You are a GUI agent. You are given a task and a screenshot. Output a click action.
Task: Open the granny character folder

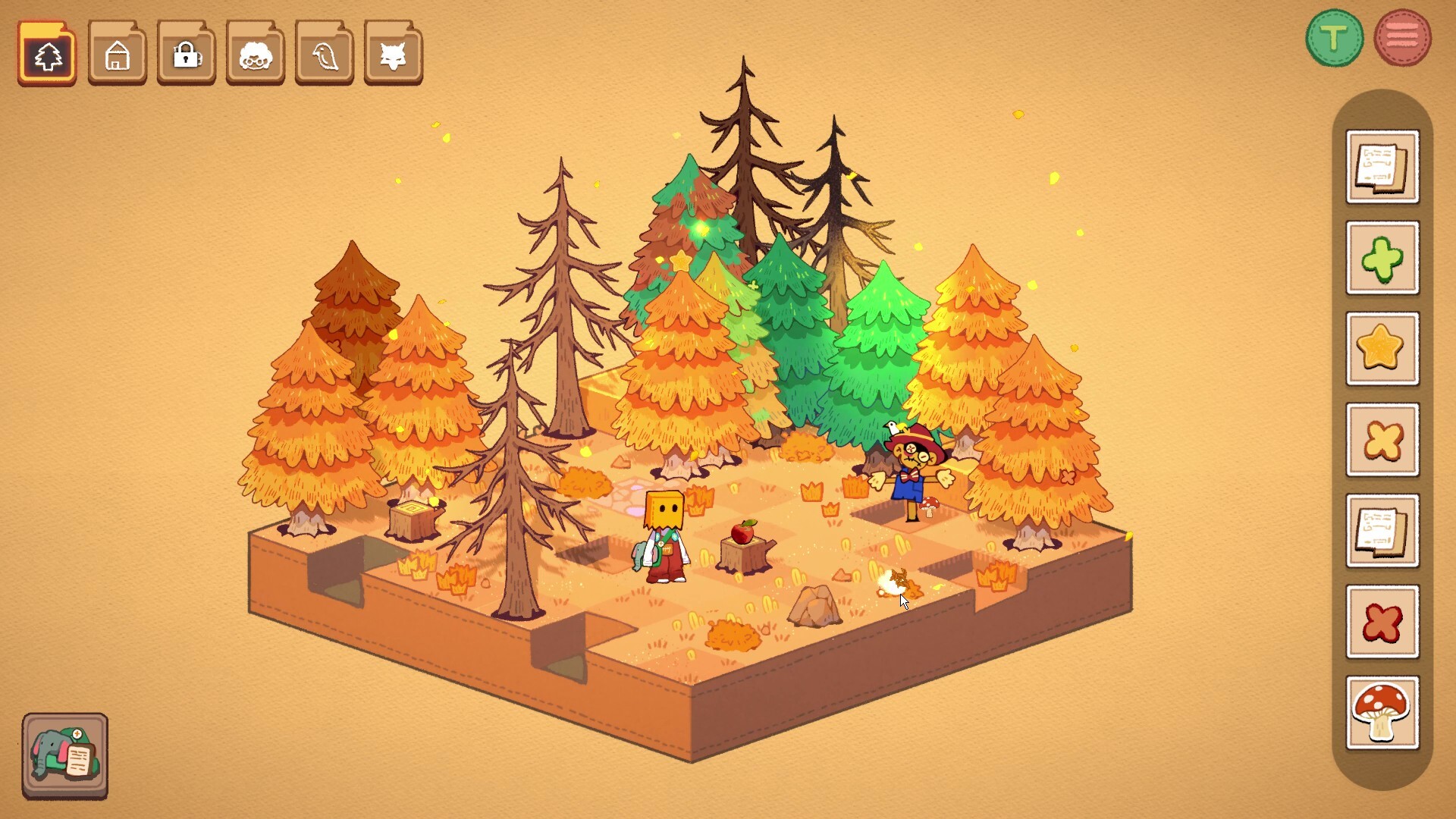[254, 53]
